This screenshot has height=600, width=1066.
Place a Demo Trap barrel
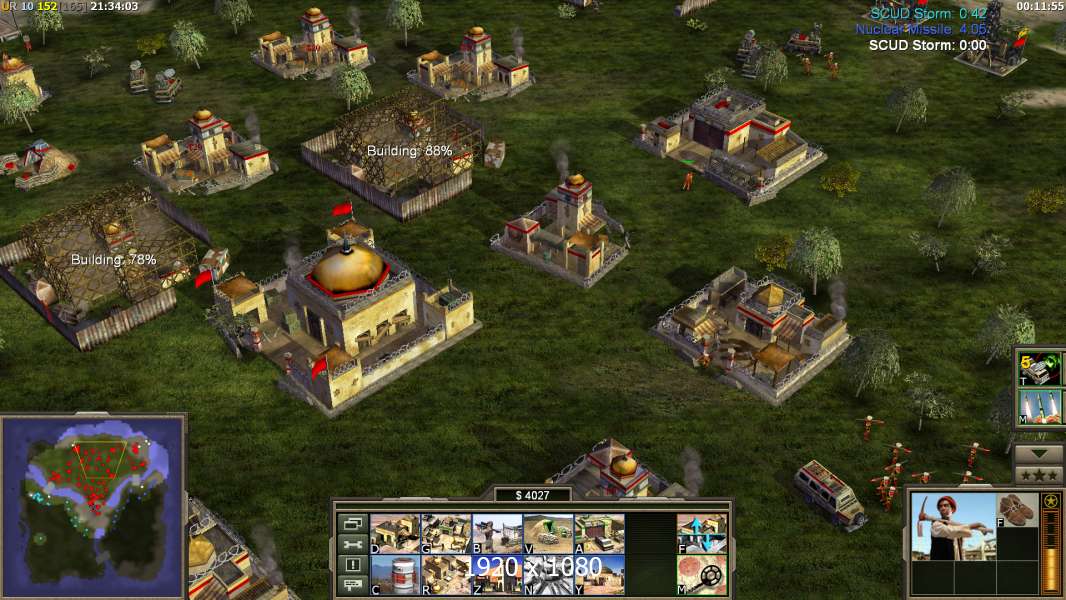[x=395, y=575]
